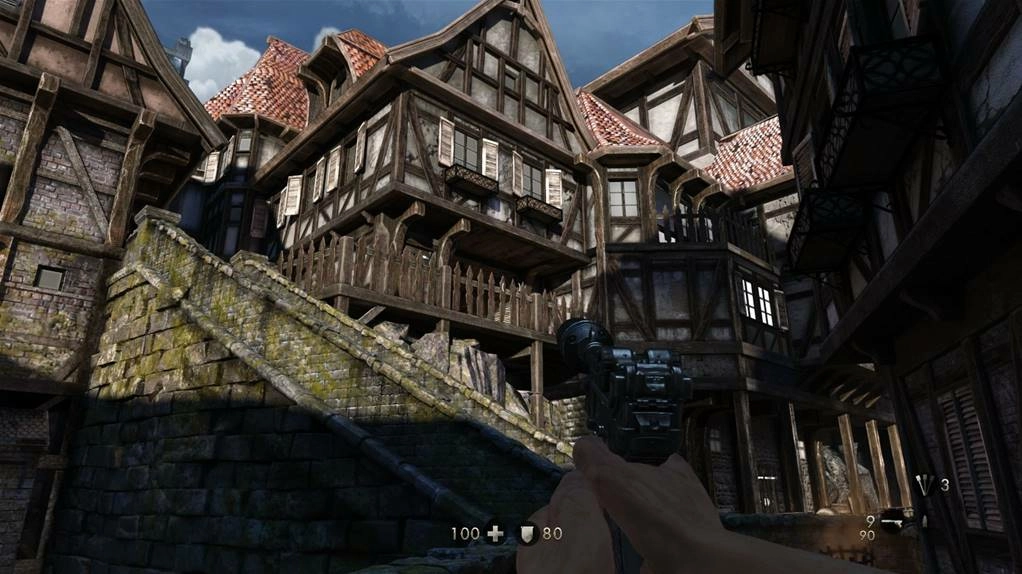Click the armor shield icon

[x=527, y=534]
